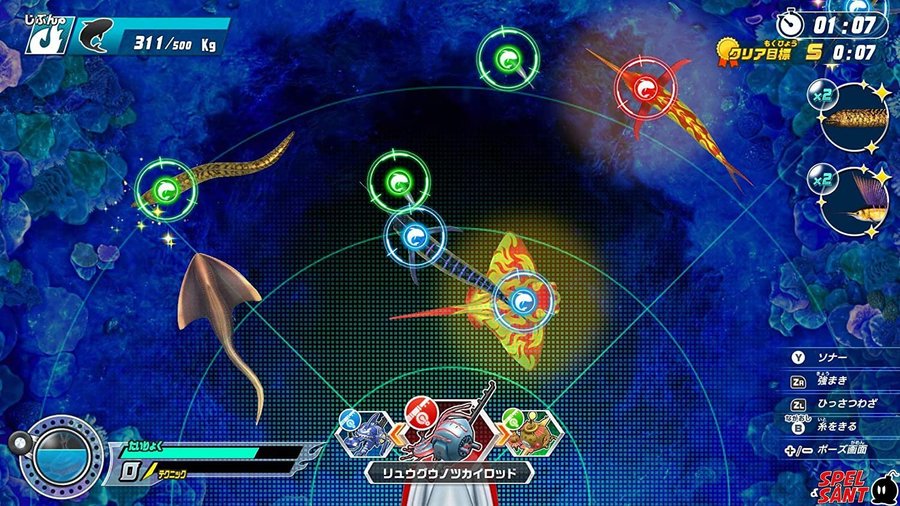
Task: Click the ソナー sonar option
Action: (x=830, y=357)
